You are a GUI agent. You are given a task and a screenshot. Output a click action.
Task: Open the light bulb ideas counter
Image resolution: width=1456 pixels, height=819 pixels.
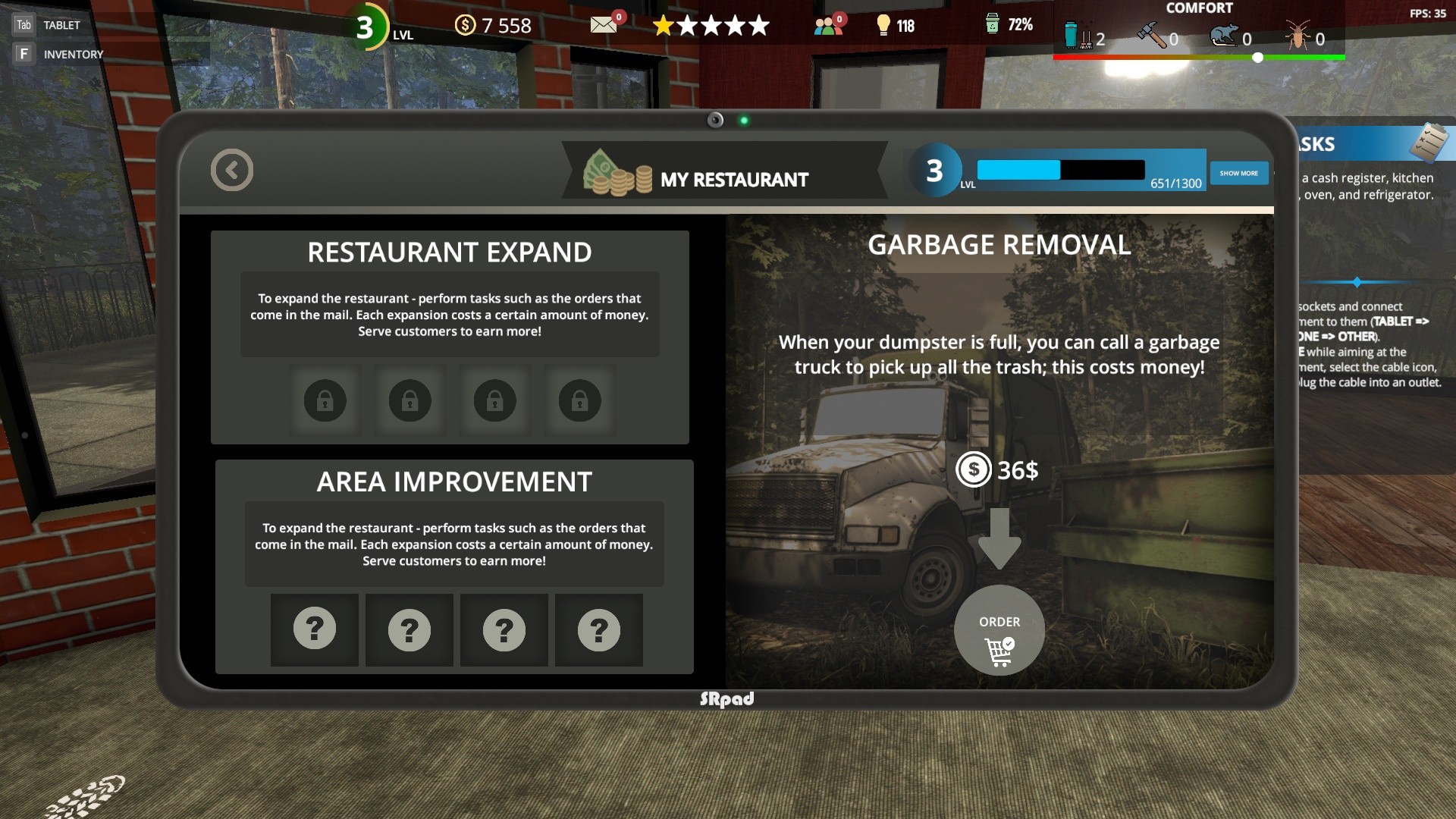coord(884,25)
